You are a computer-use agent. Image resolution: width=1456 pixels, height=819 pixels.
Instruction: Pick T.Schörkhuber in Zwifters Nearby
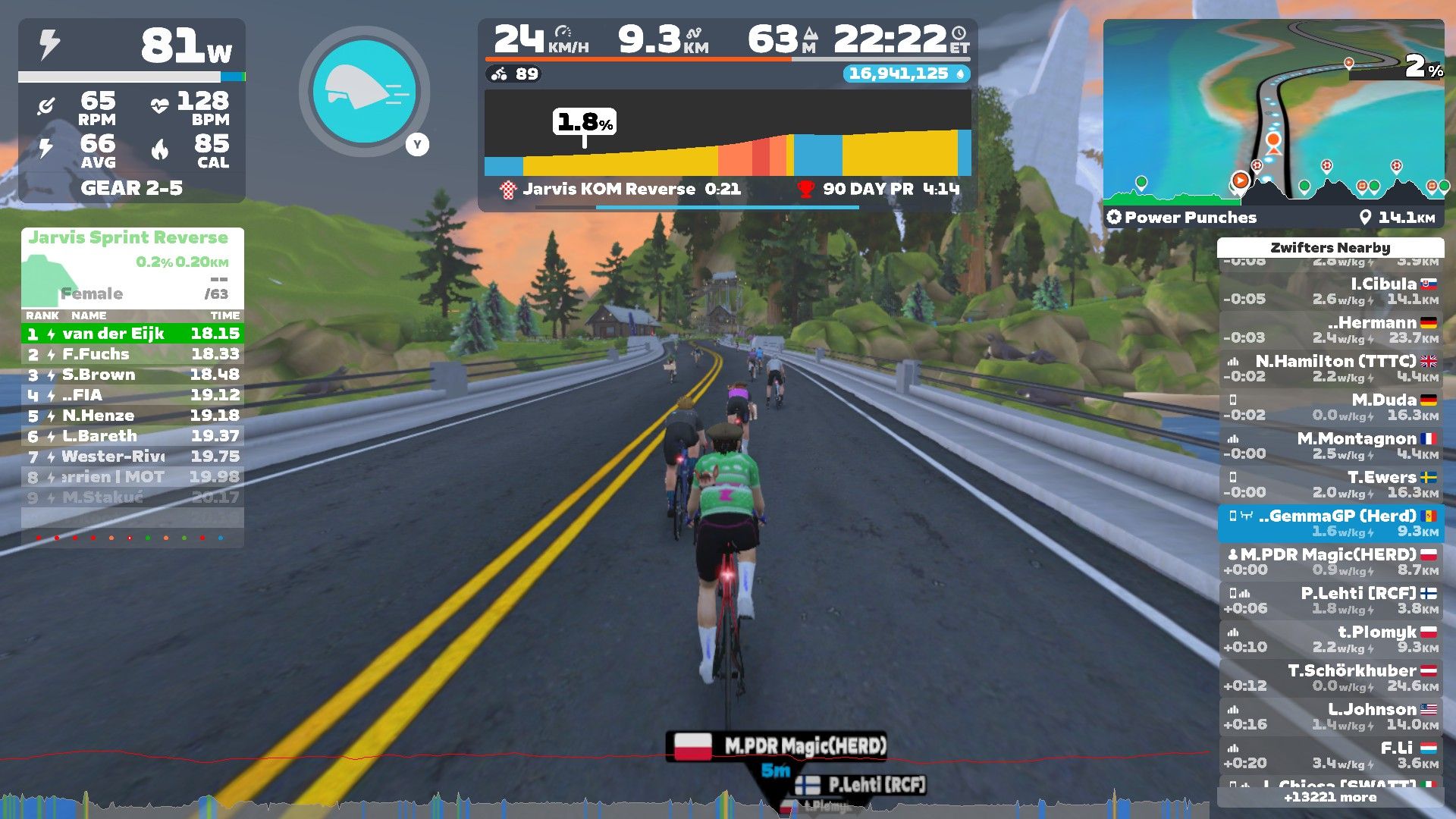1331,678
